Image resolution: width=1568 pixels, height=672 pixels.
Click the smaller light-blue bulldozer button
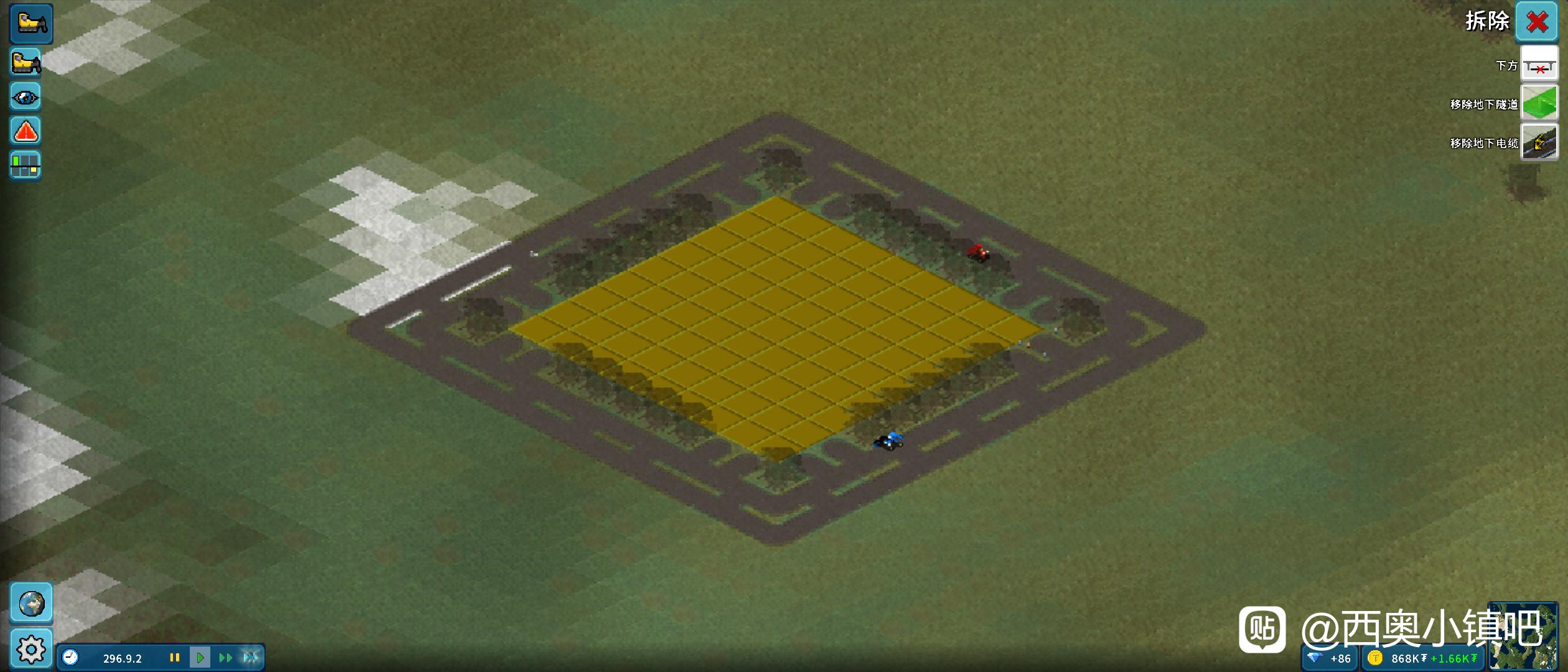(26, 62)
